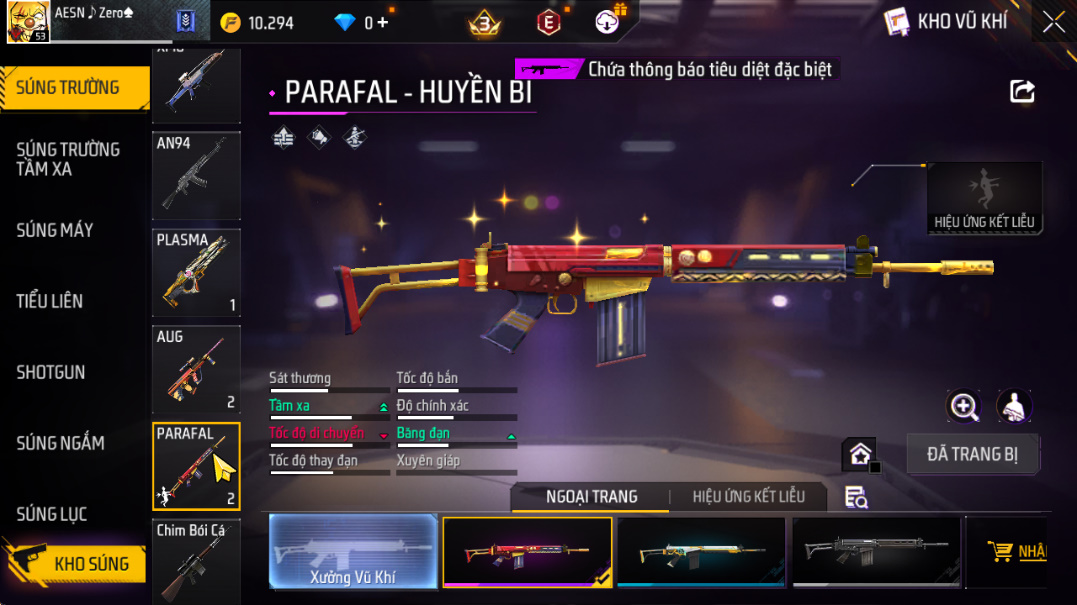
Task: Select the AN94 weapon in list
Action: pyautogui.click(x=196, y=175)
